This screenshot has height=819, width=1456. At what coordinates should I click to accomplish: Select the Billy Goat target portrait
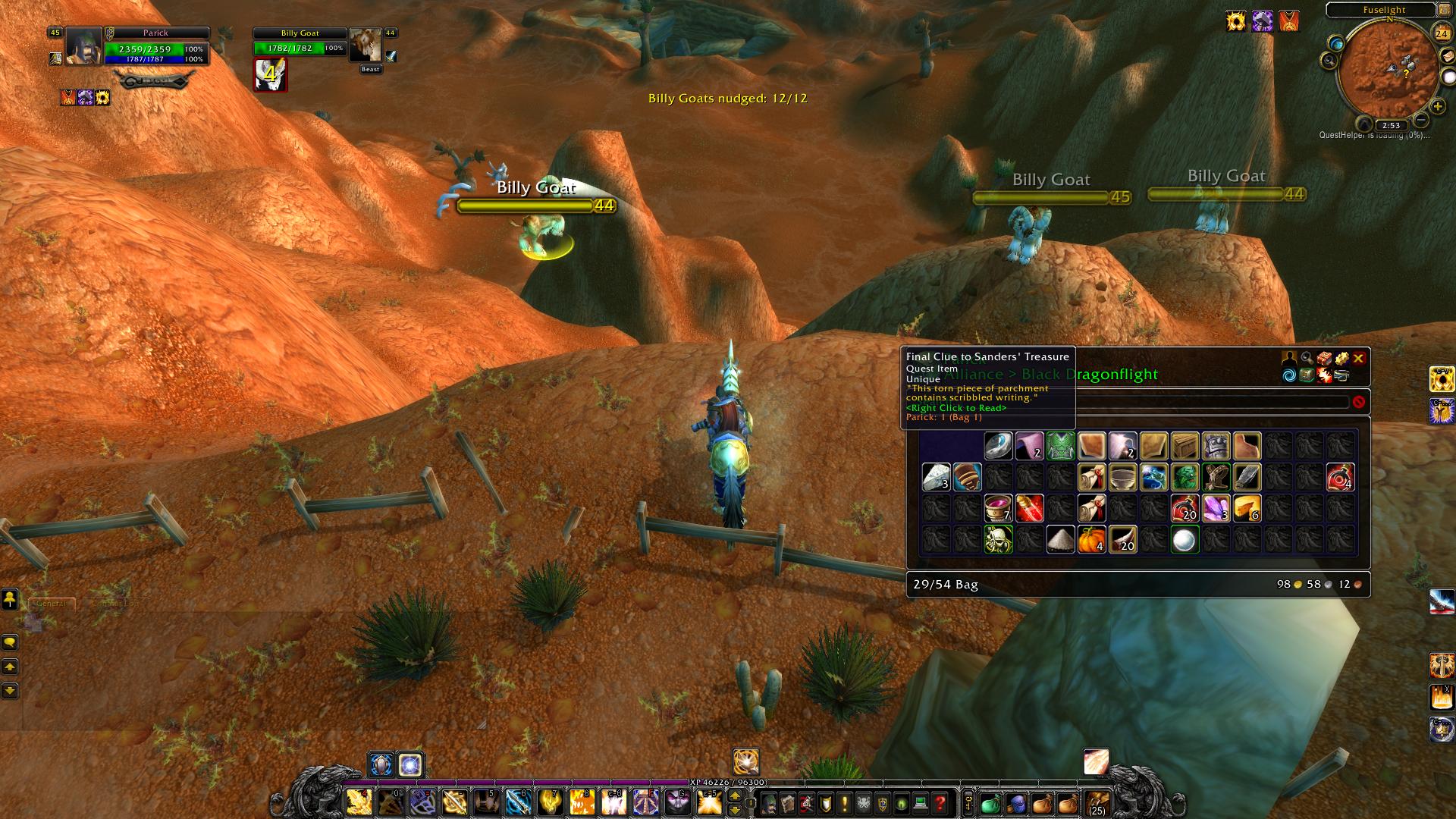tap(366, 47)
